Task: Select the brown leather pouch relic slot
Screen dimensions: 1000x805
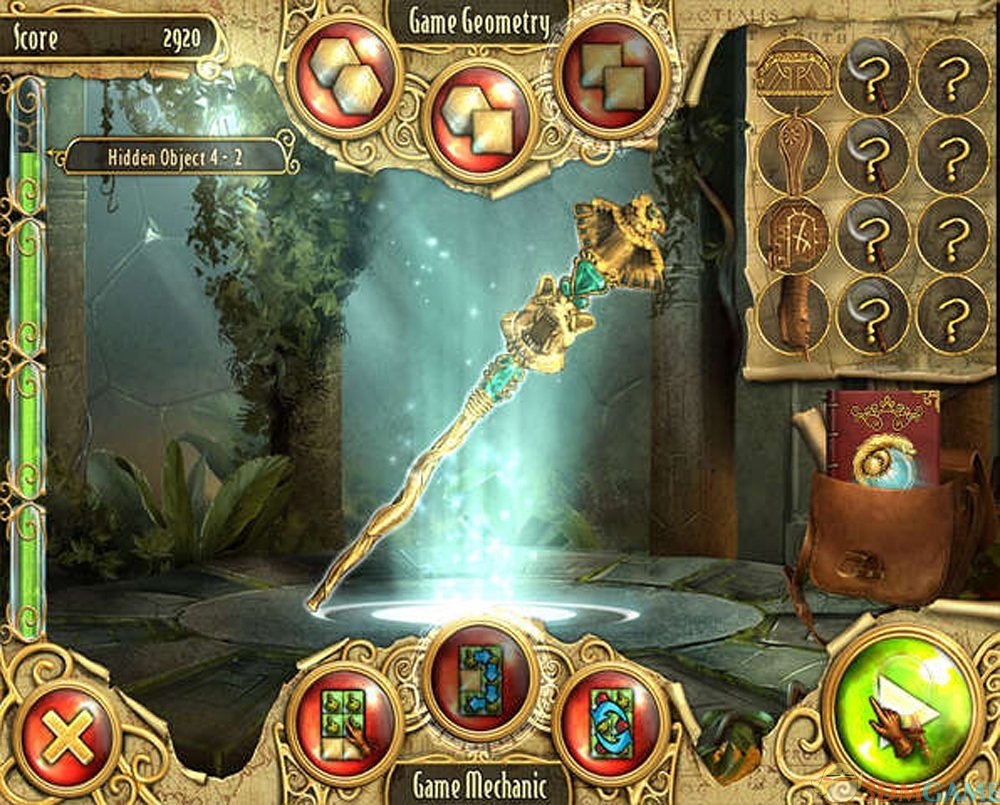Action: (793, 316)
